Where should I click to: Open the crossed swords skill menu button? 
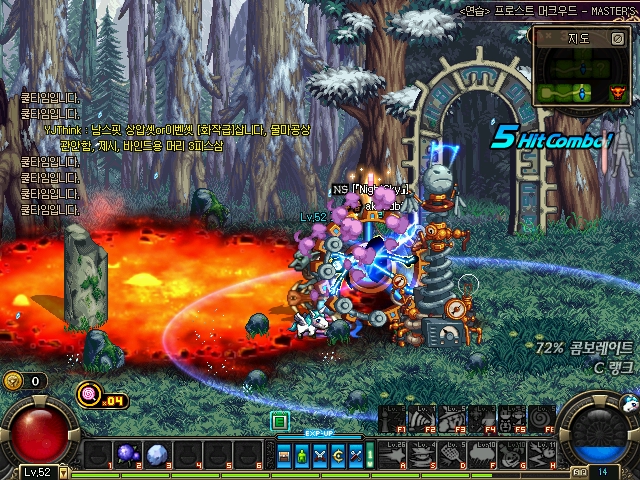tap(319, 455)
